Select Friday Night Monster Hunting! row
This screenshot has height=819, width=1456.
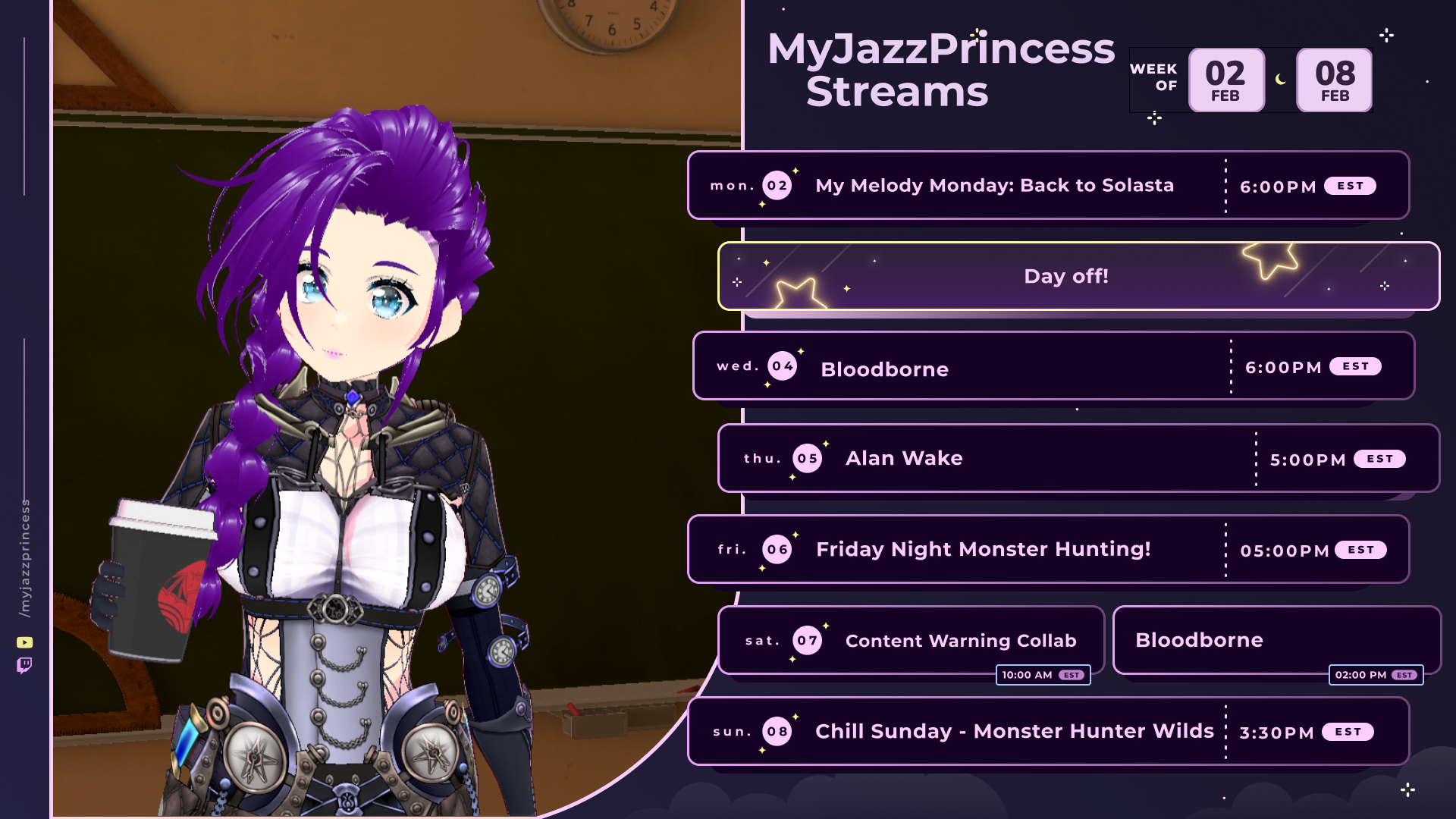tap(983, 549)
